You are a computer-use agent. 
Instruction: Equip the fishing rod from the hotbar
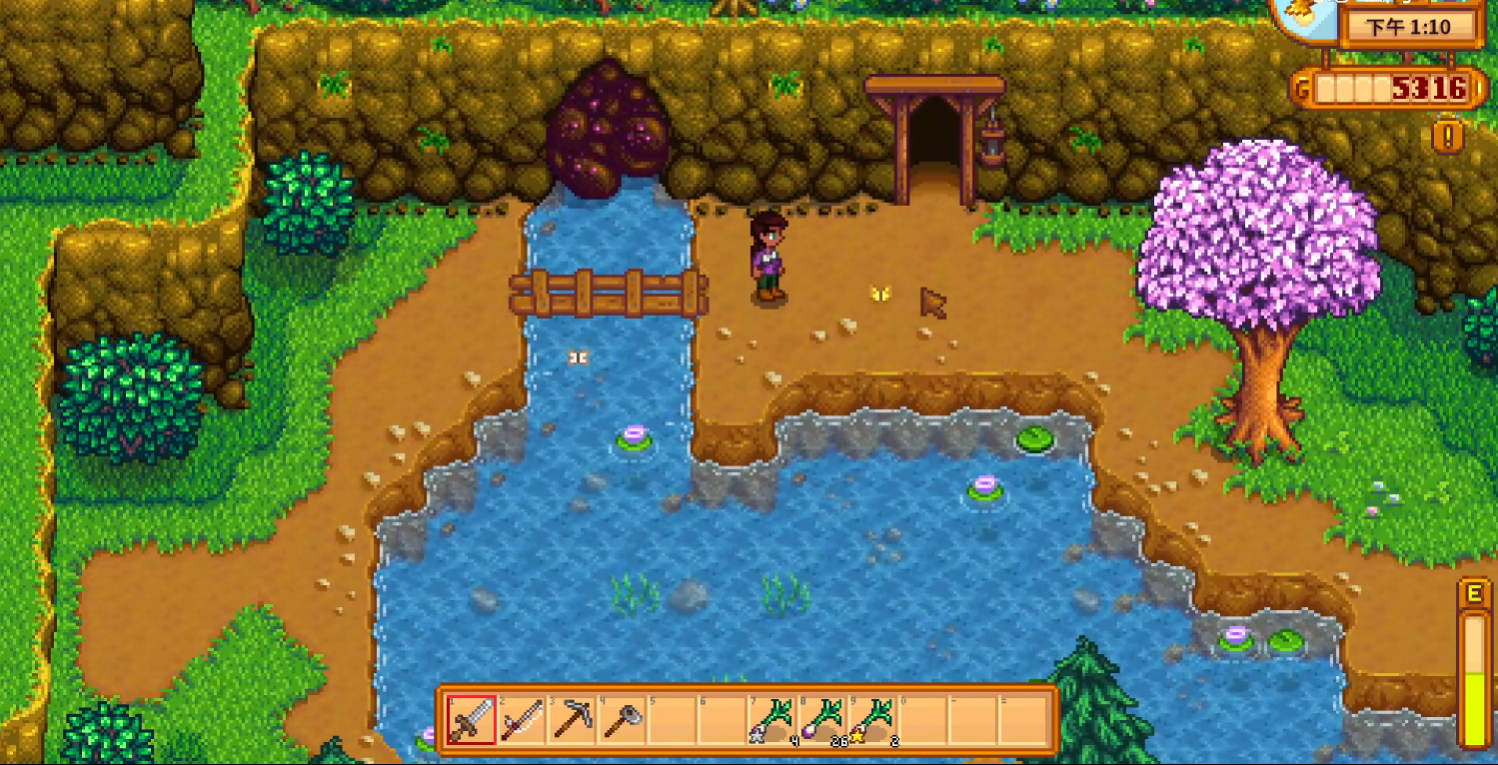click(521, 720)
